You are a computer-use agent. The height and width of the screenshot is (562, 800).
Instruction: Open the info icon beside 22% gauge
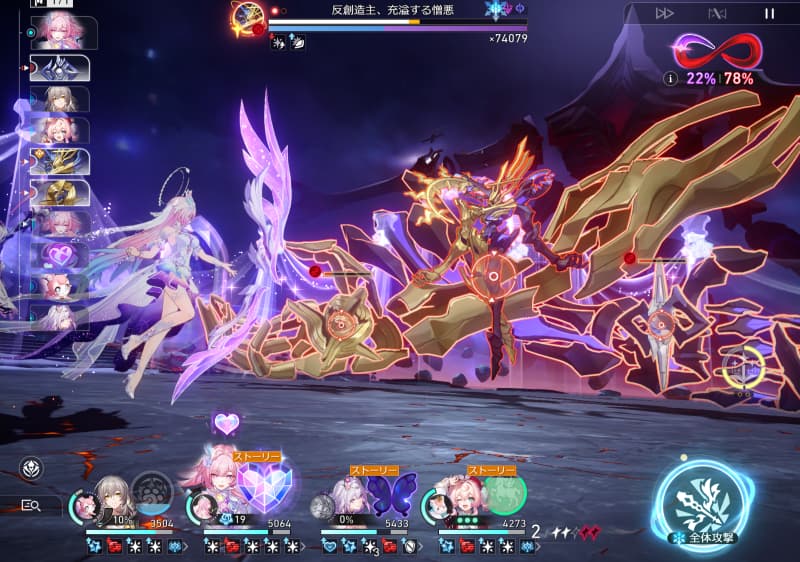(670, 78)
